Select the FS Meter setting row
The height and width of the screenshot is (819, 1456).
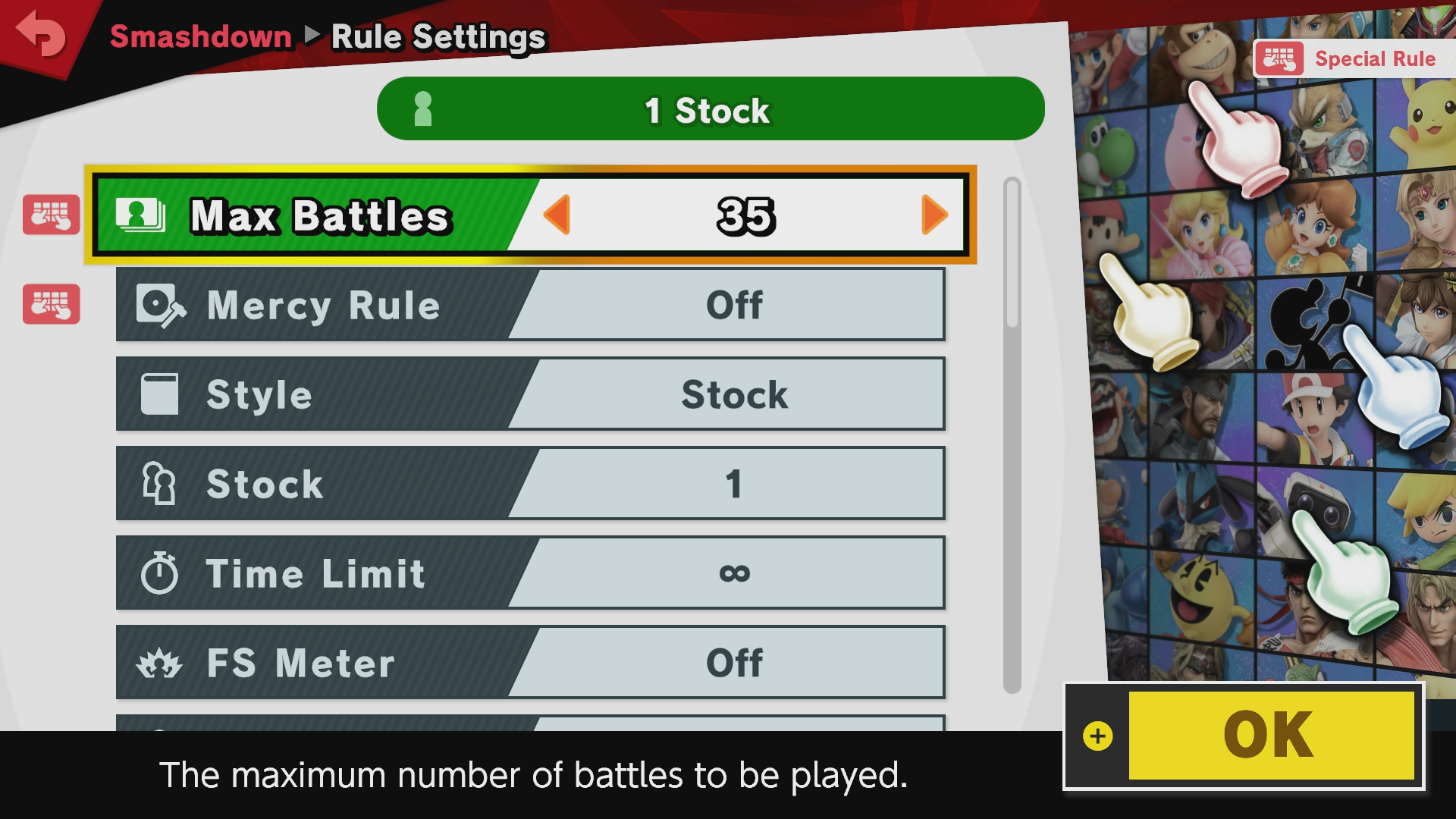tap(530, 663)
